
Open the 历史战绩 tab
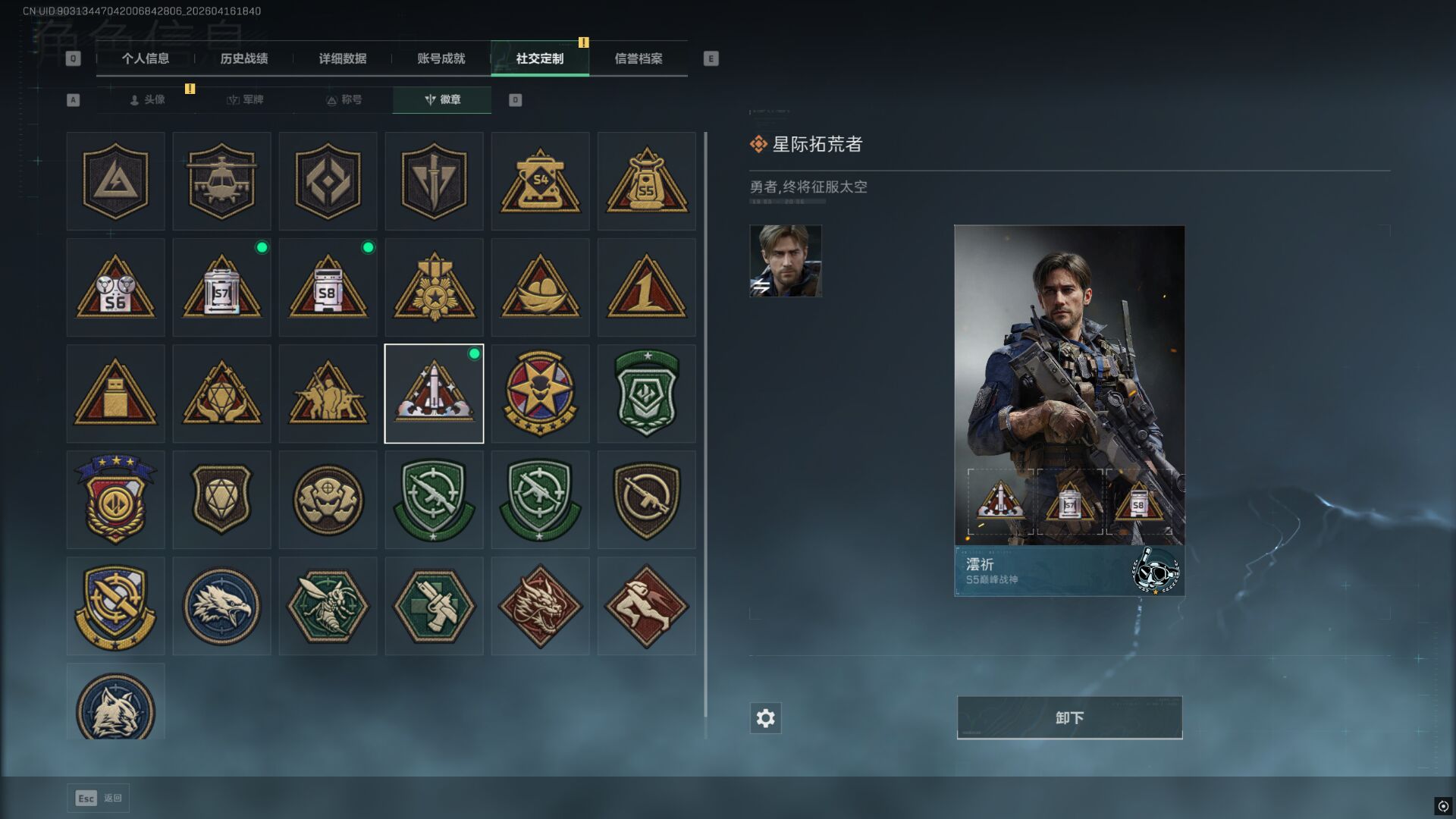click(x=244, y=58)
